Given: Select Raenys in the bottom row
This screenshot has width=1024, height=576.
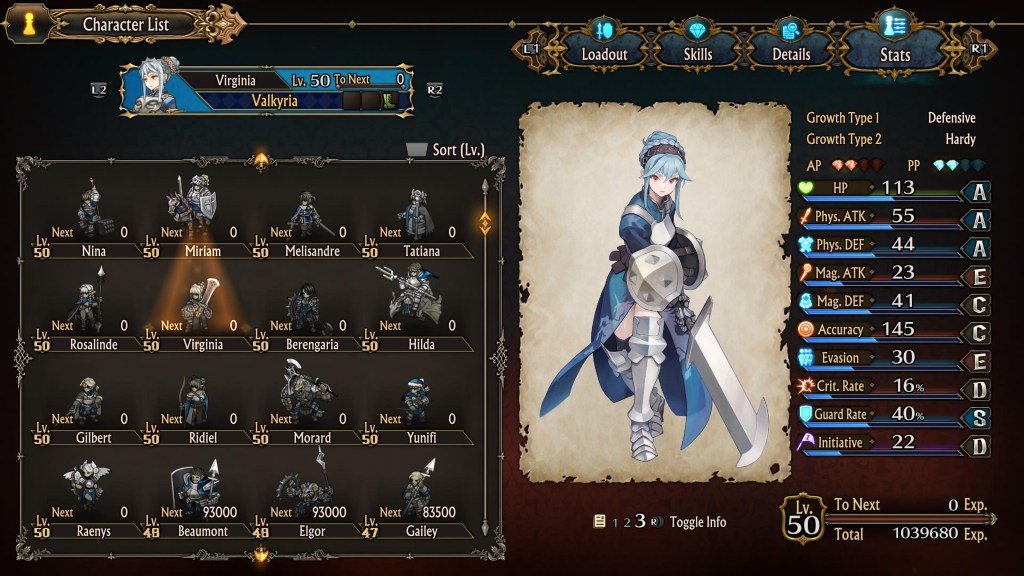Looking at the screenshot, I should pos(92,498).
